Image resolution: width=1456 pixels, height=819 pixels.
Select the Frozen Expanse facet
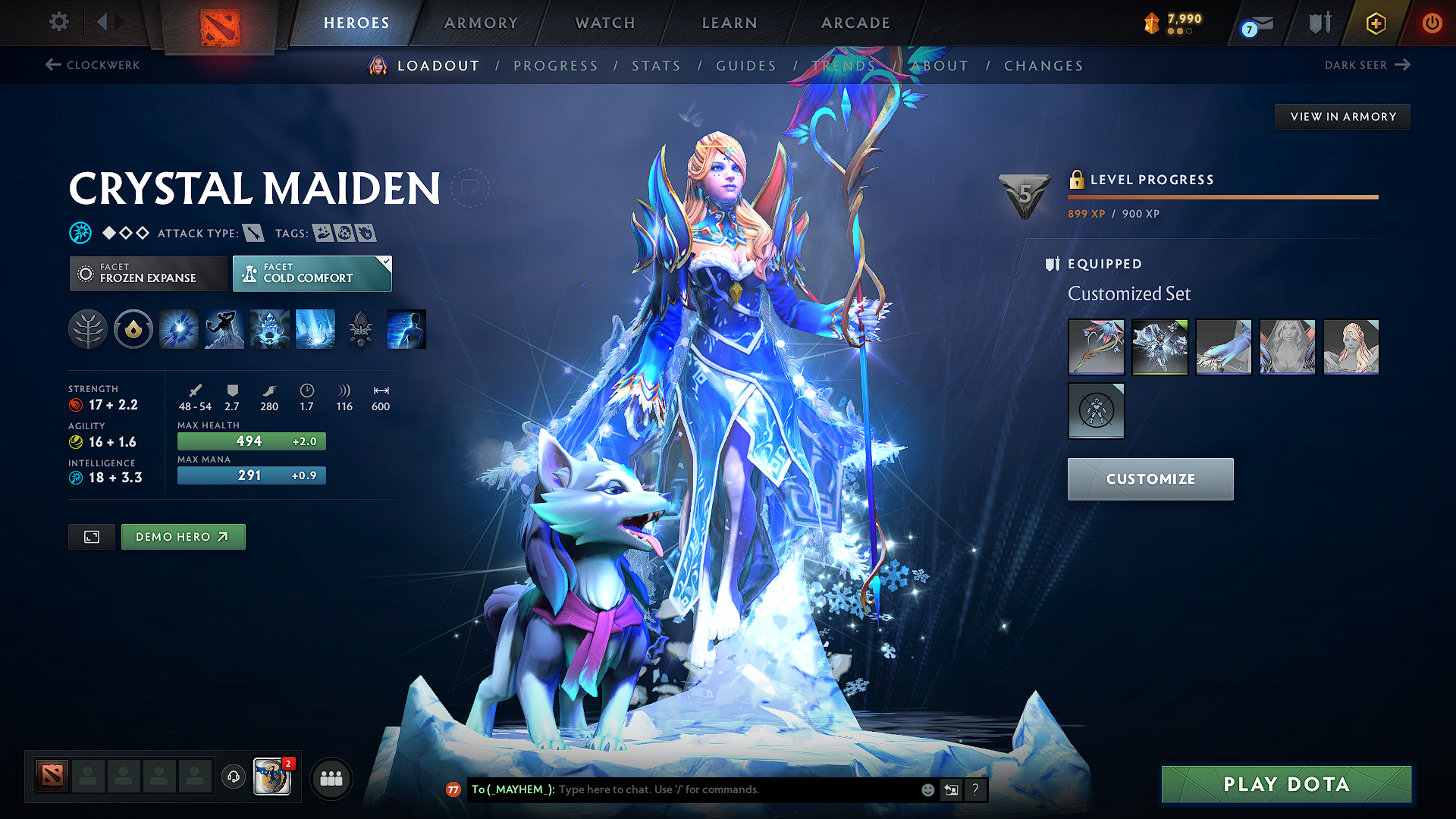click(x=148, y=273)
